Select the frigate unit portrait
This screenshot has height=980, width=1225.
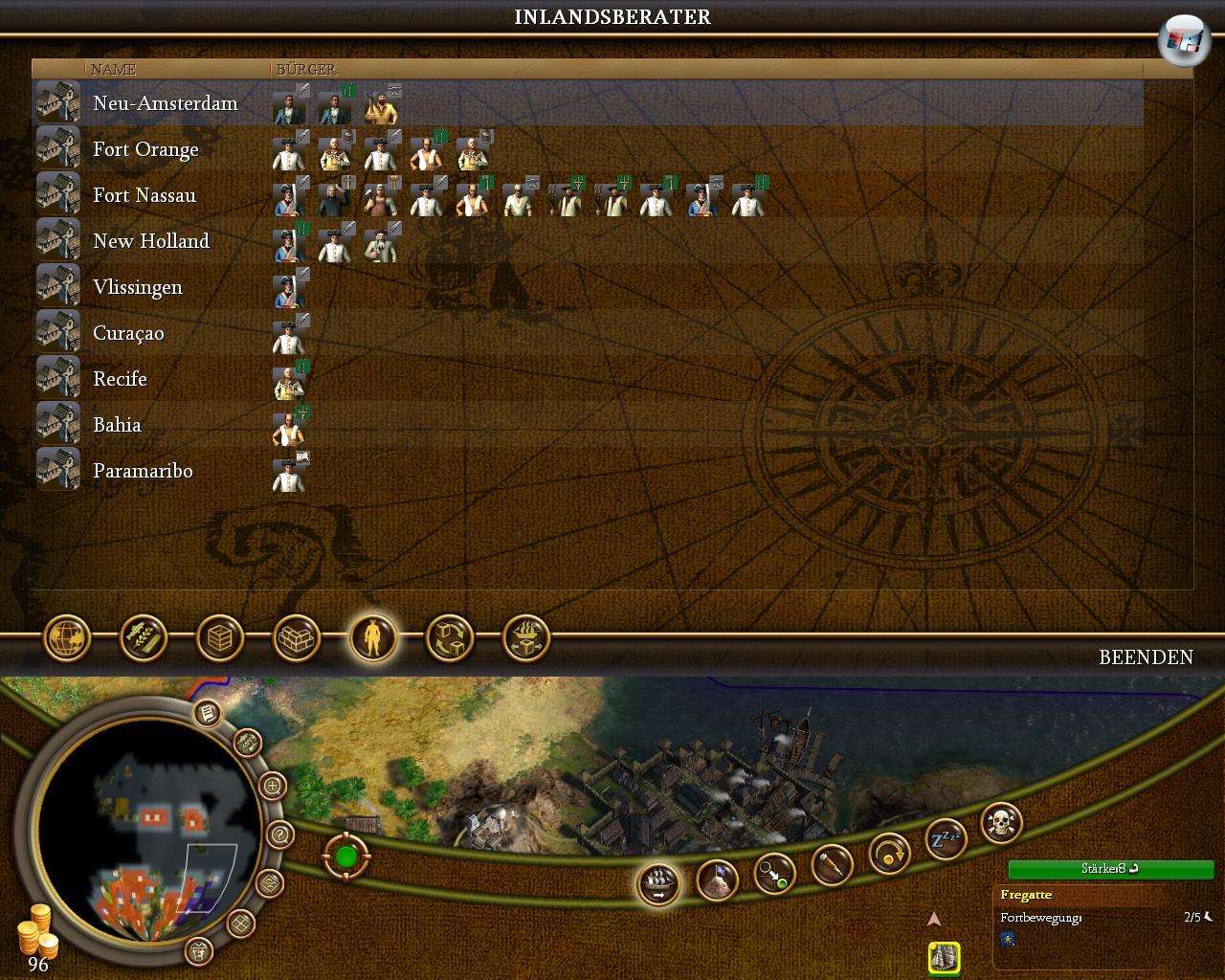pyautogui.click(x=944, y=956)
